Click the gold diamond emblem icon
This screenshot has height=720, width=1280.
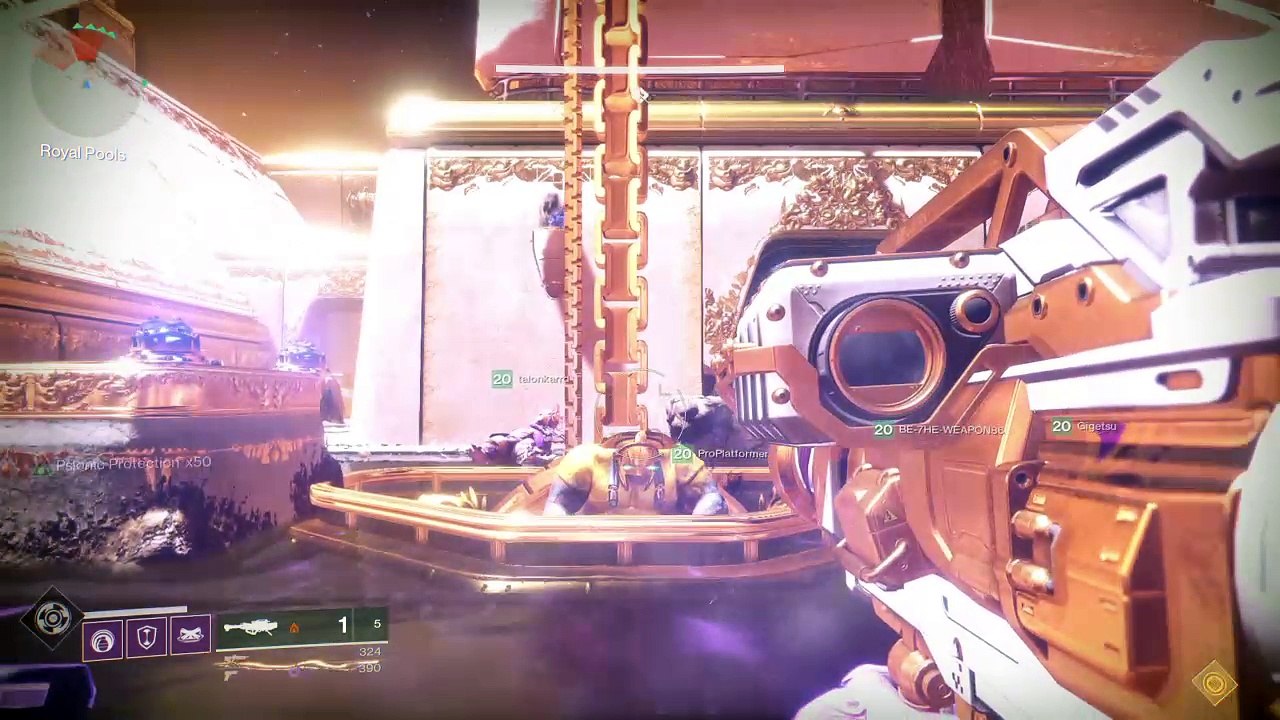1215,685
